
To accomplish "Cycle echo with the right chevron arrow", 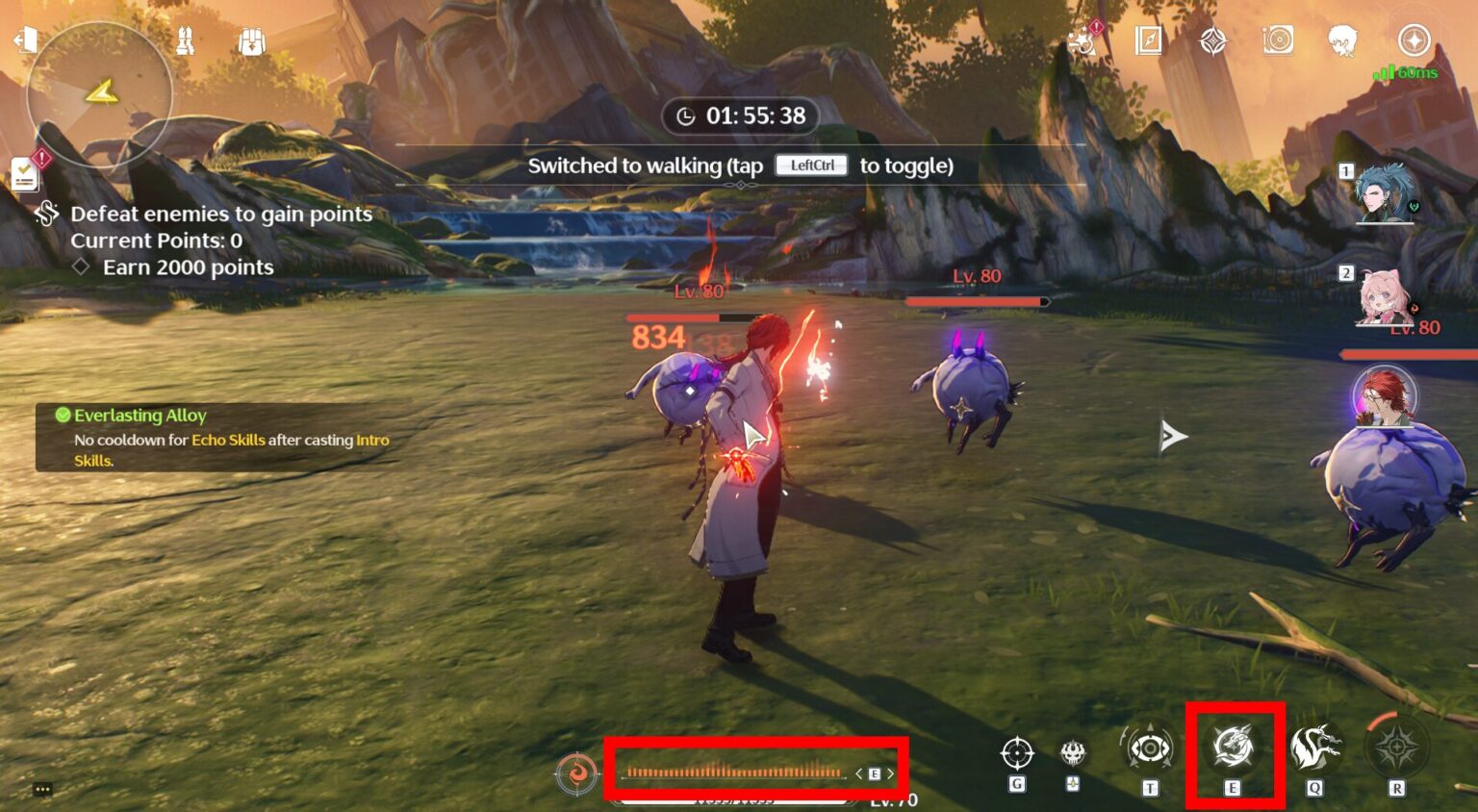I will (890, 774).
